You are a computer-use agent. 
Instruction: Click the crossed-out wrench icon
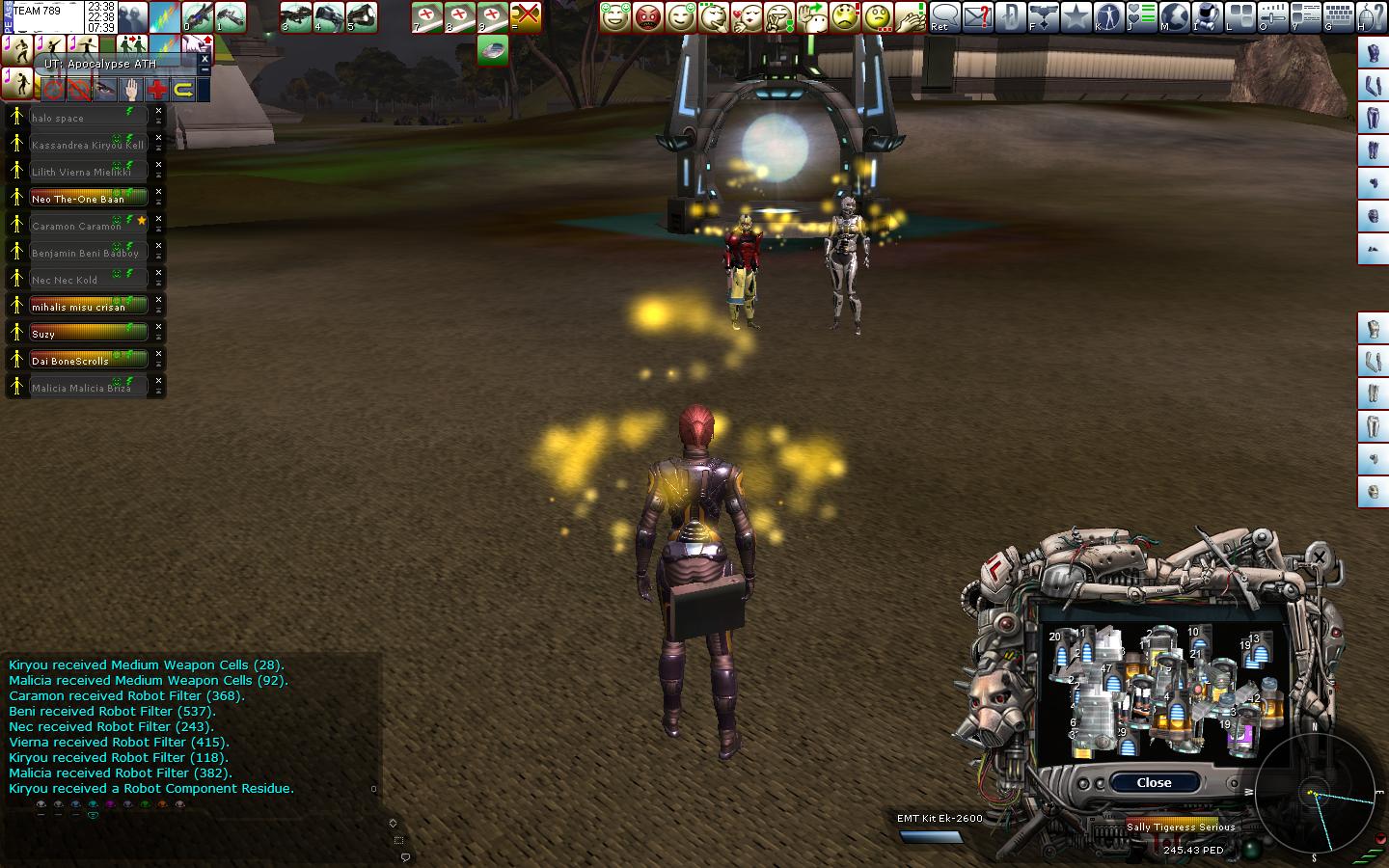[526, 16]
